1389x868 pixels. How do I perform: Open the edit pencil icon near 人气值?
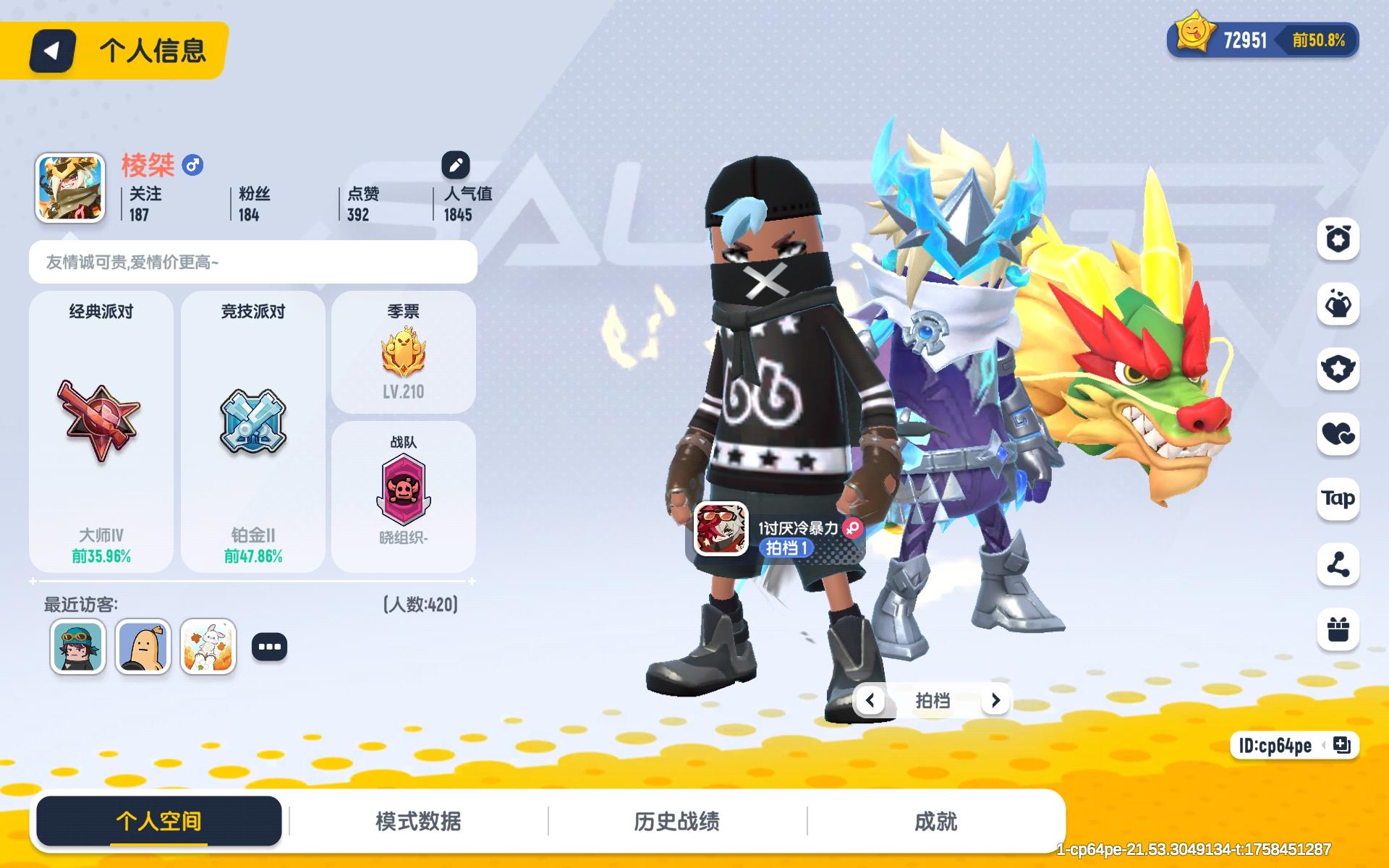coord(455,163)
